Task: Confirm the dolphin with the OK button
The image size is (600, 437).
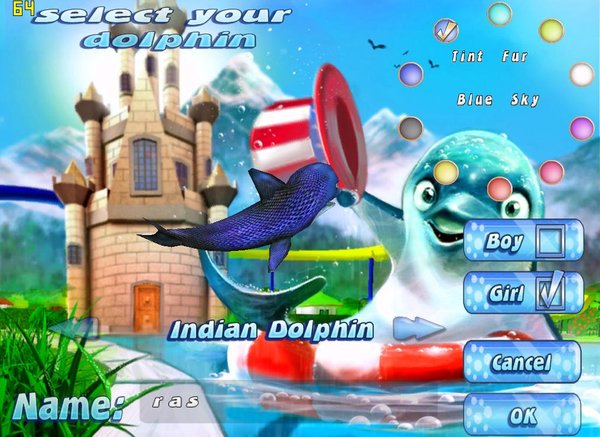Action: click(523, 415)
